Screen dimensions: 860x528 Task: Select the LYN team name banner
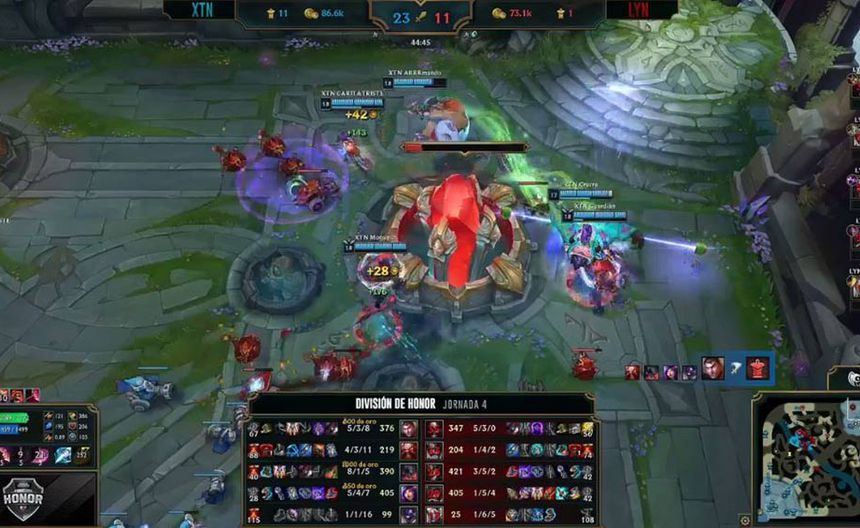(641, 11)
